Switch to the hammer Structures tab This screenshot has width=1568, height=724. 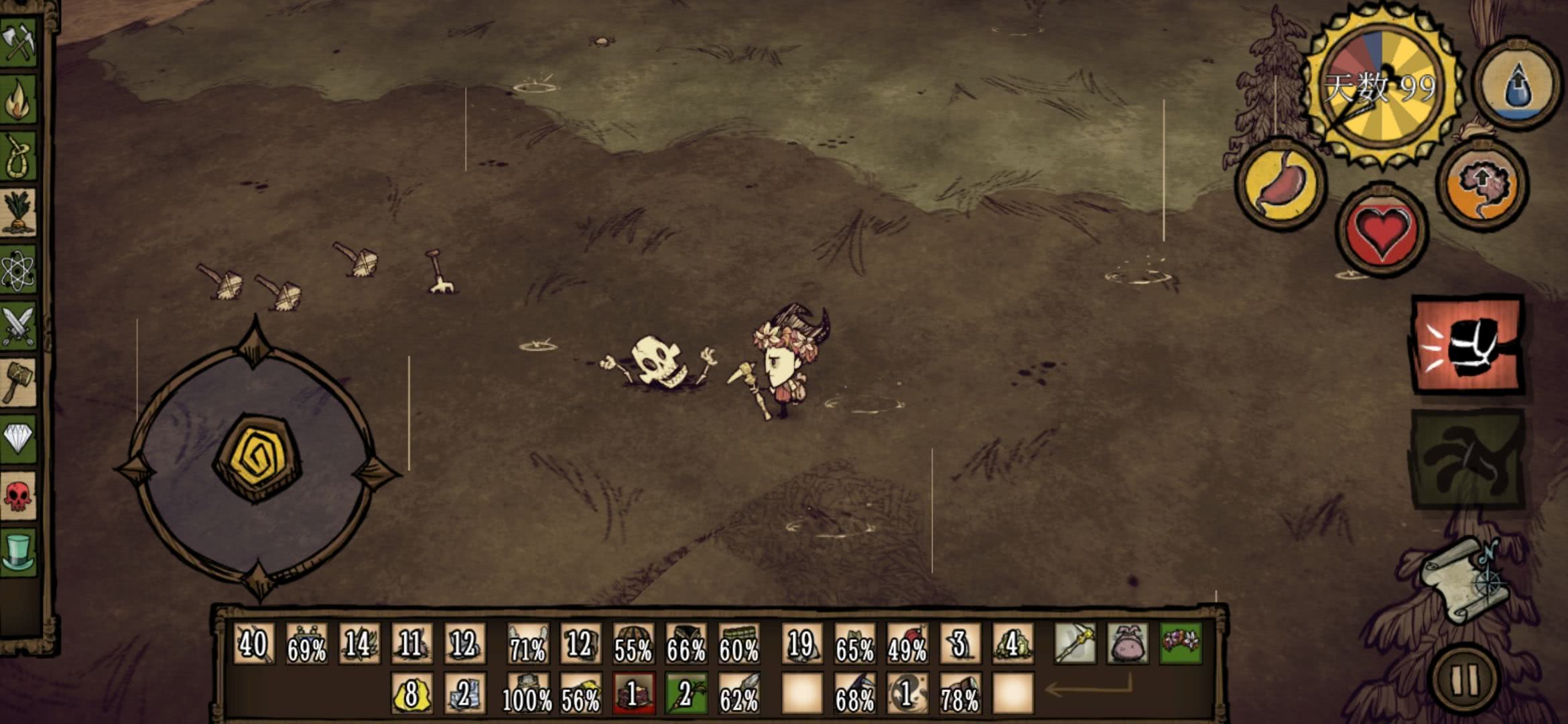click(18, 383)
